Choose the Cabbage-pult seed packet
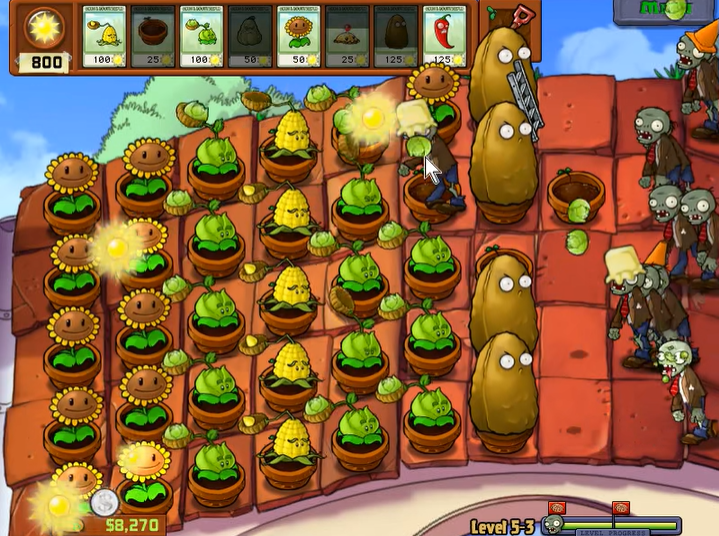The height and width of the screenshot is (536, 719). pos(201,39)
